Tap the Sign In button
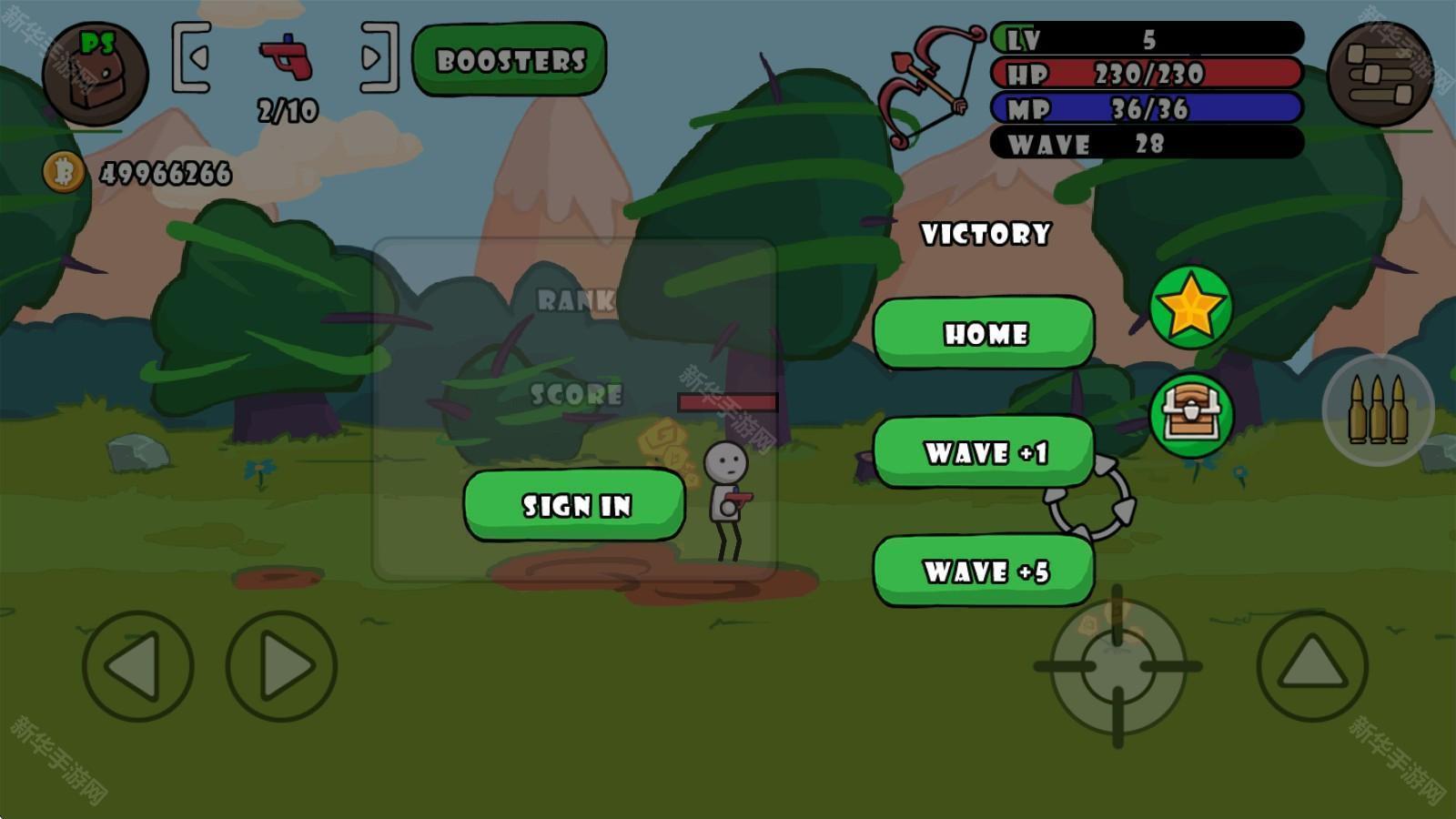 [575, 505]
